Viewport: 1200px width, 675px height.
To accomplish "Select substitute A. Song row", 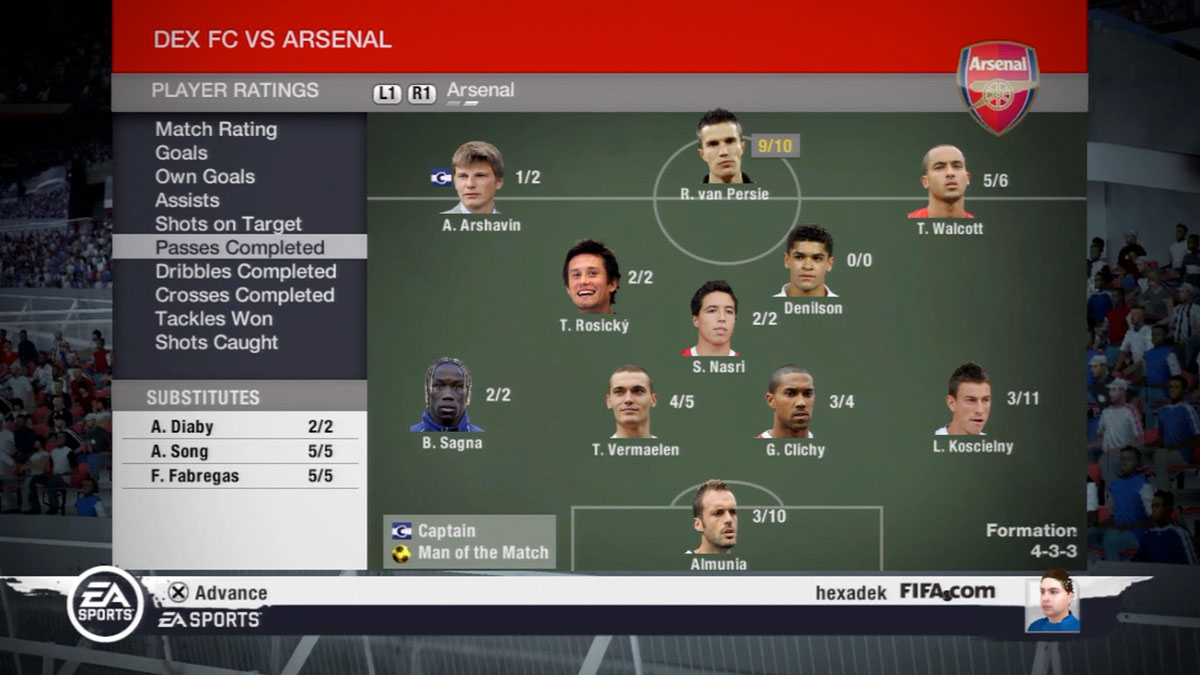I will [240, 452].
